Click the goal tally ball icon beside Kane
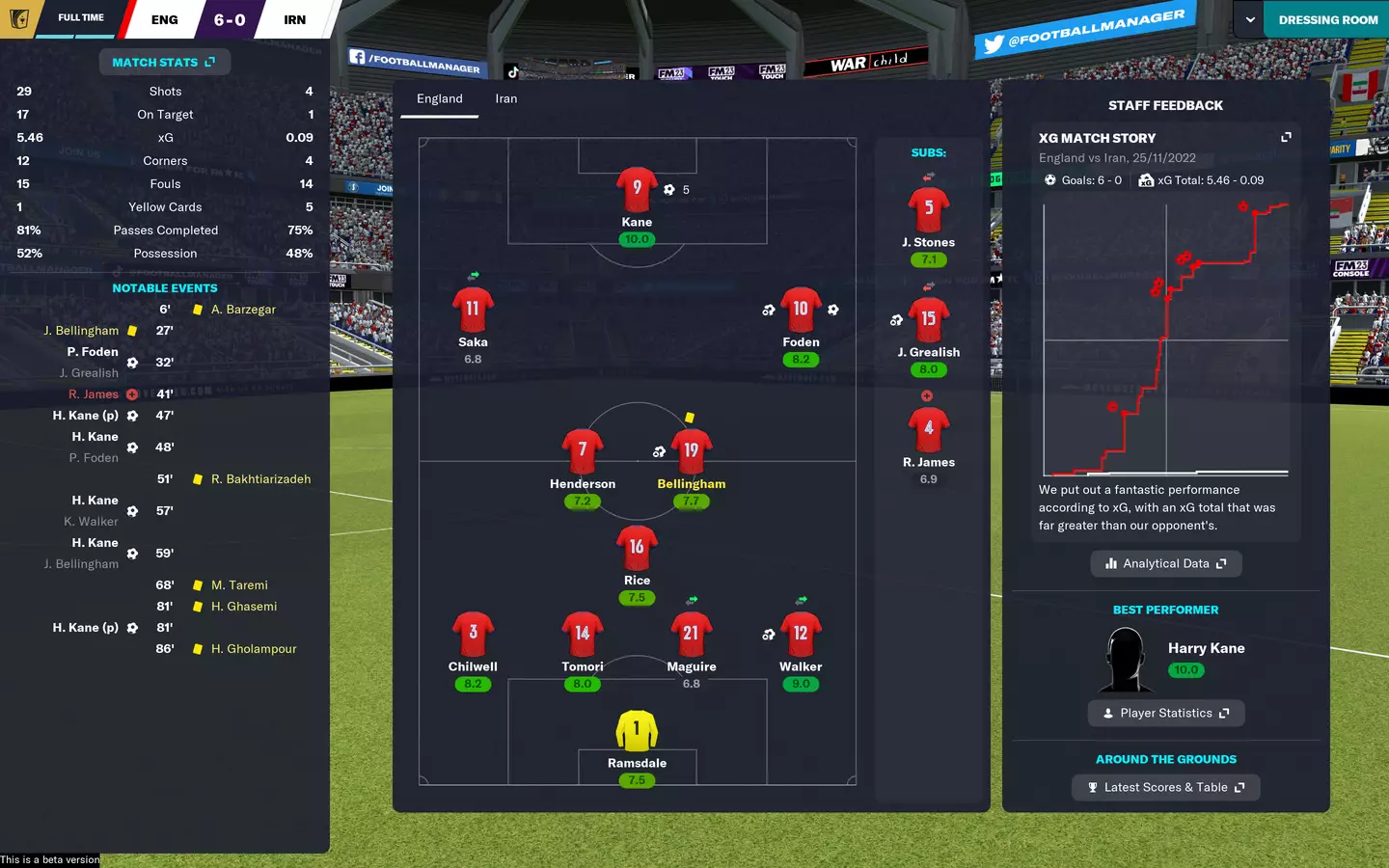The image size is (1389, 868). (671, 190)
